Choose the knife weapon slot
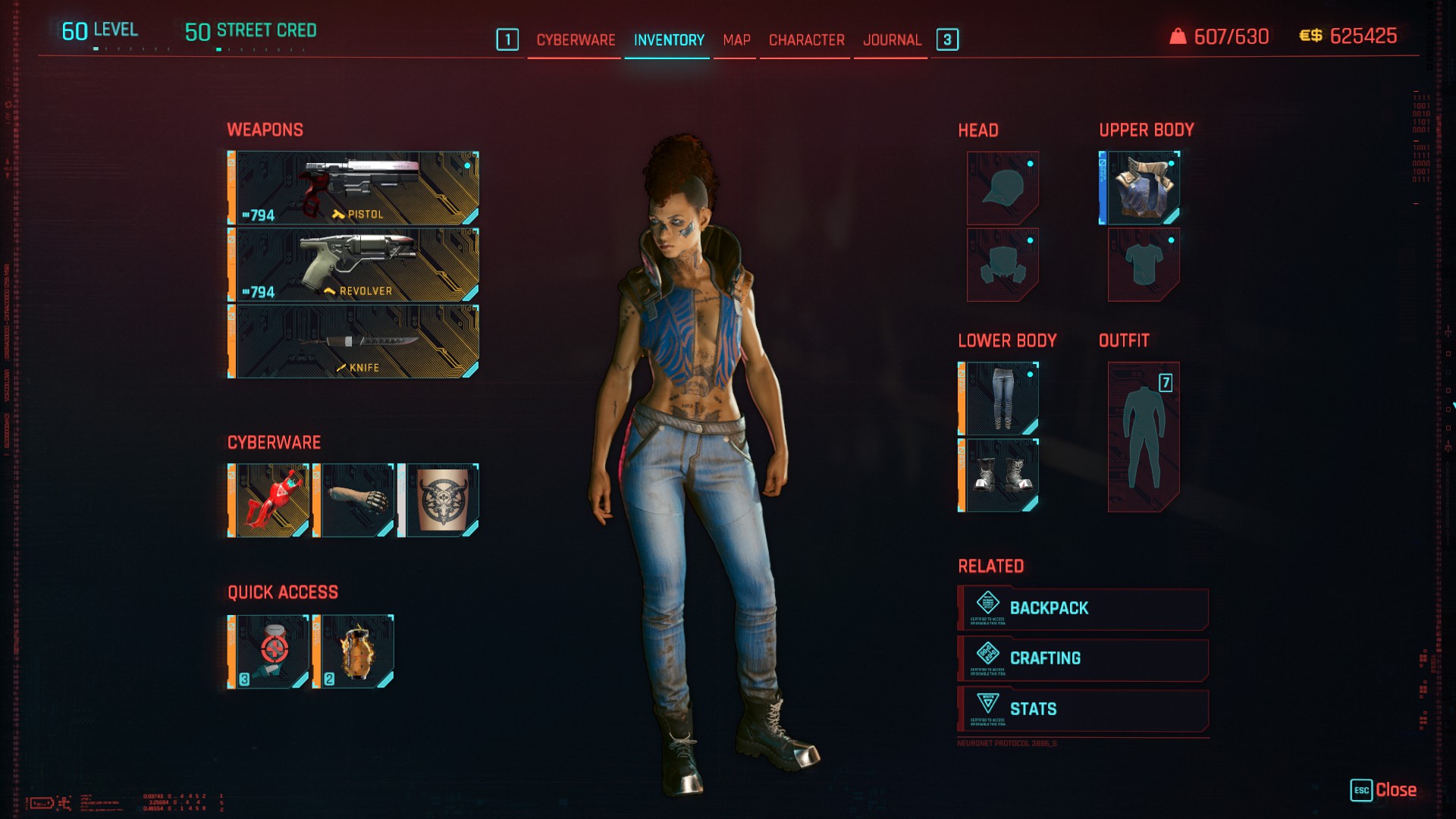1456x819 pixels. [354, 341]
